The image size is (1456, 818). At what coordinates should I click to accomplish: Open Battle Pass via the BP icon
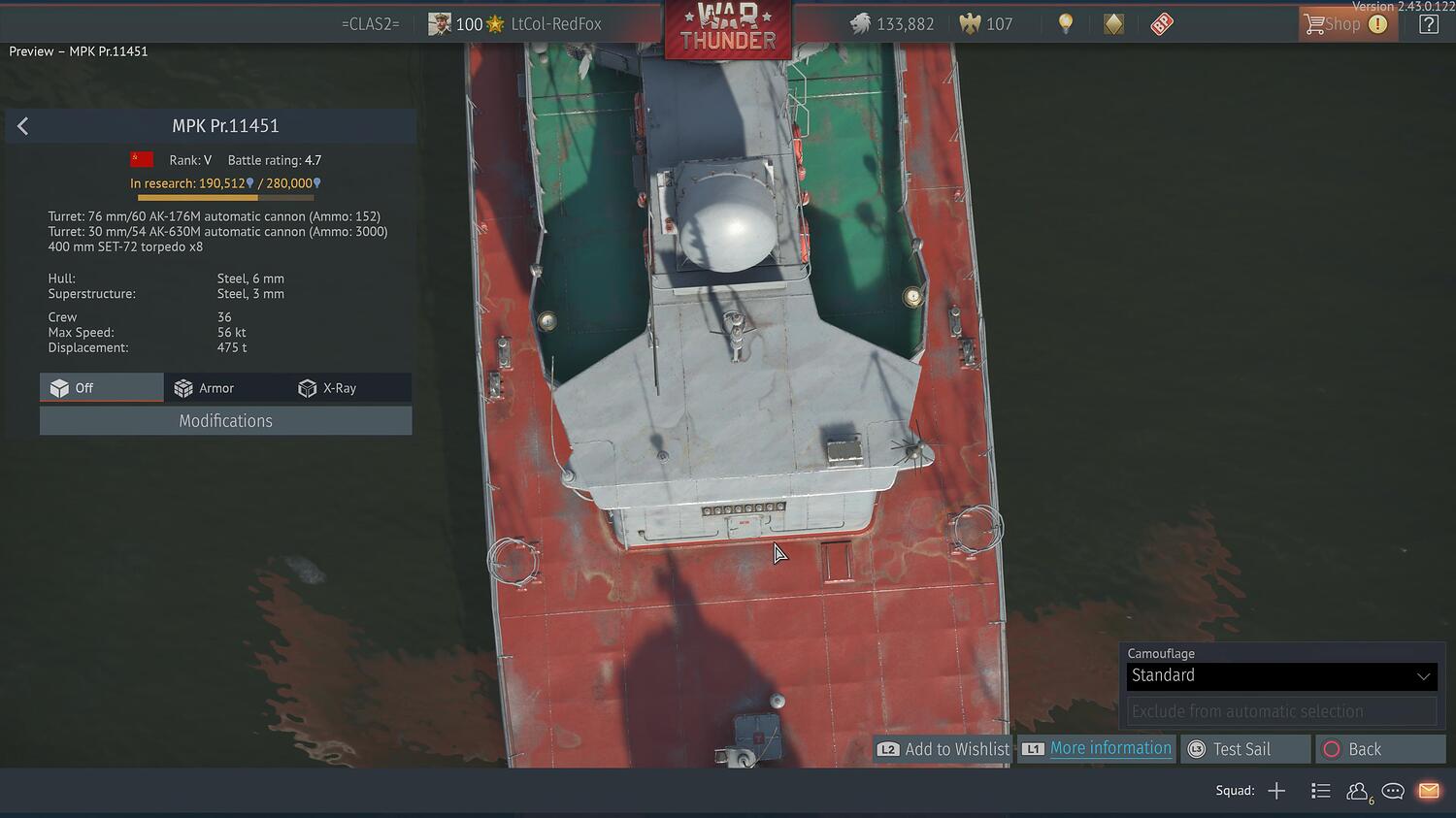(x=1161, y=23)
